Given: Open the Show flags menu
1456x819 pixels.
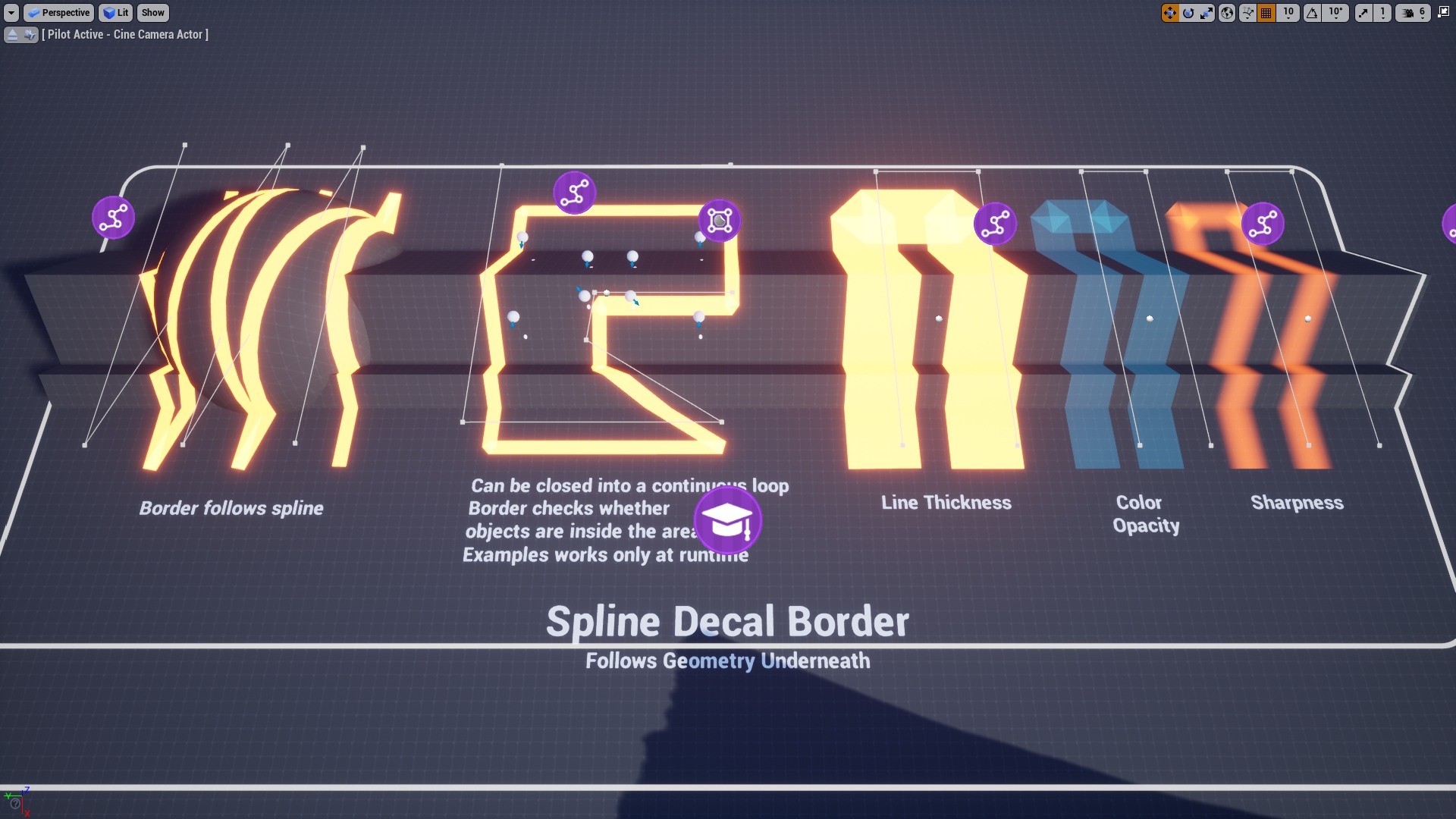Looking at the screenshot, I should point(152,13).
